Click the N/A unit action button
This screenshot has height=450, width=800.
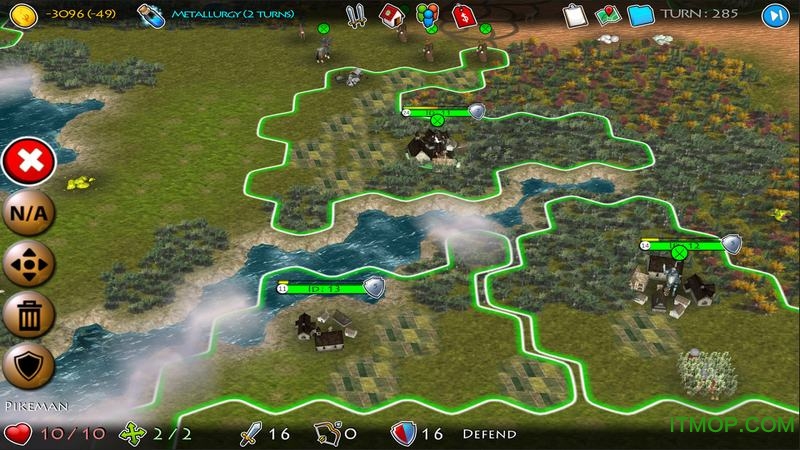click(x=28, y=213)
